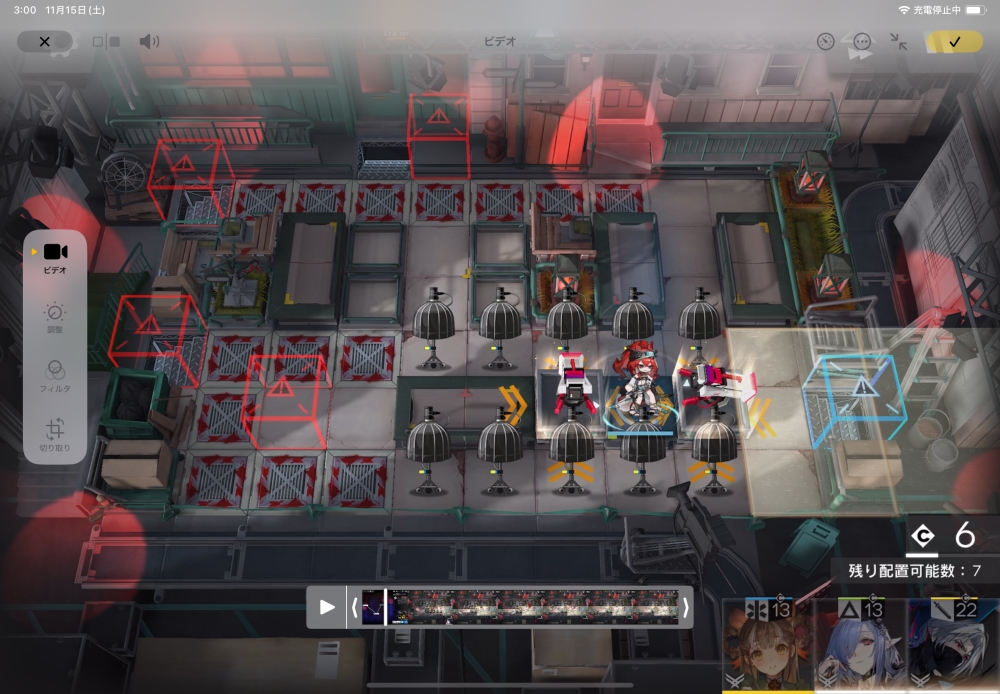Confirm edits with the yellow checkmark button
Image resolution: width=1000 pixels, height=694 pixels.
pos(954,41)
